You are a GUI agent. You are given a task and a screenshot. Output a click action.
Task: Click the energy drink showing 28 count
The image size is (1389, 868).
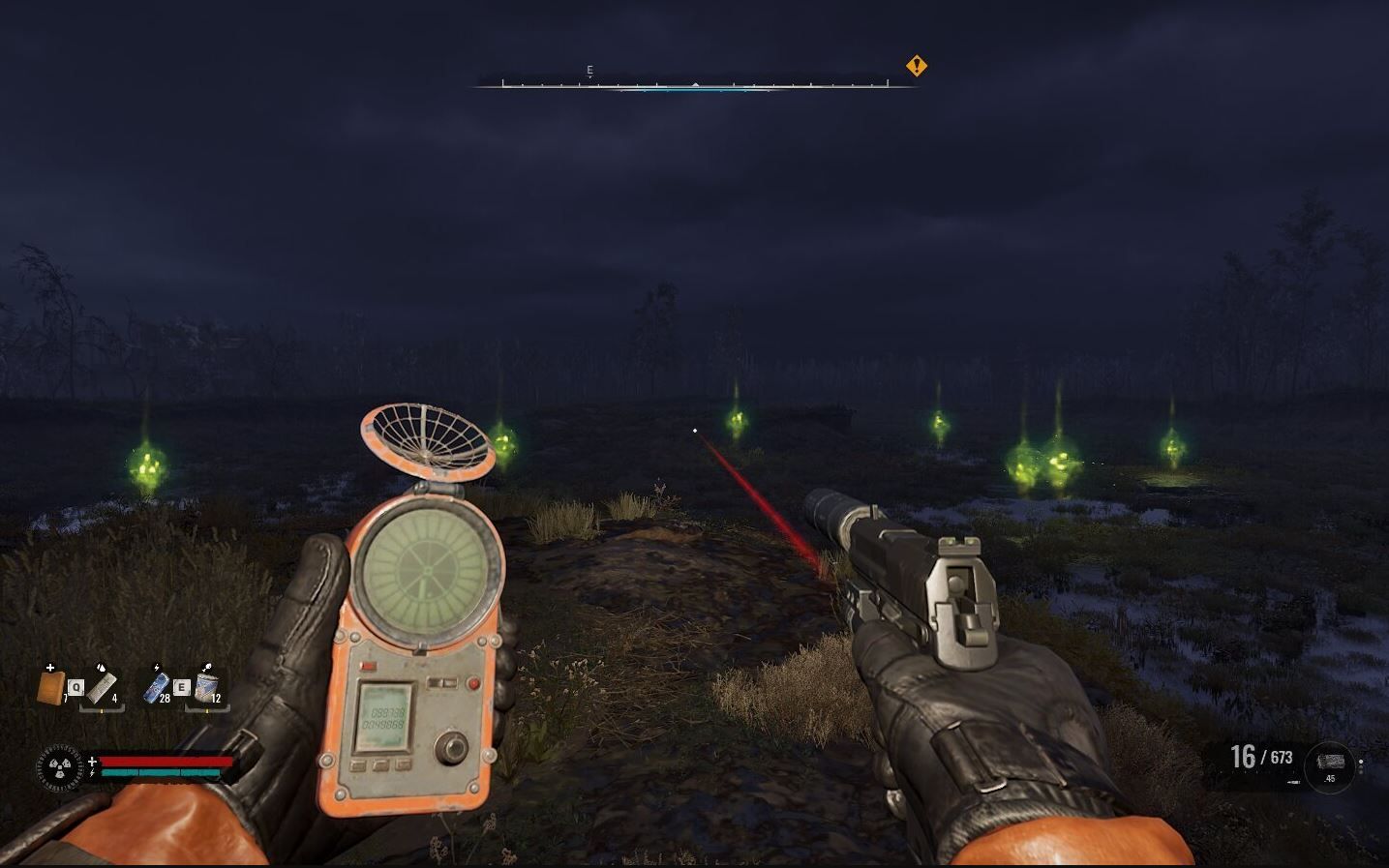click(x=157, y=688)
